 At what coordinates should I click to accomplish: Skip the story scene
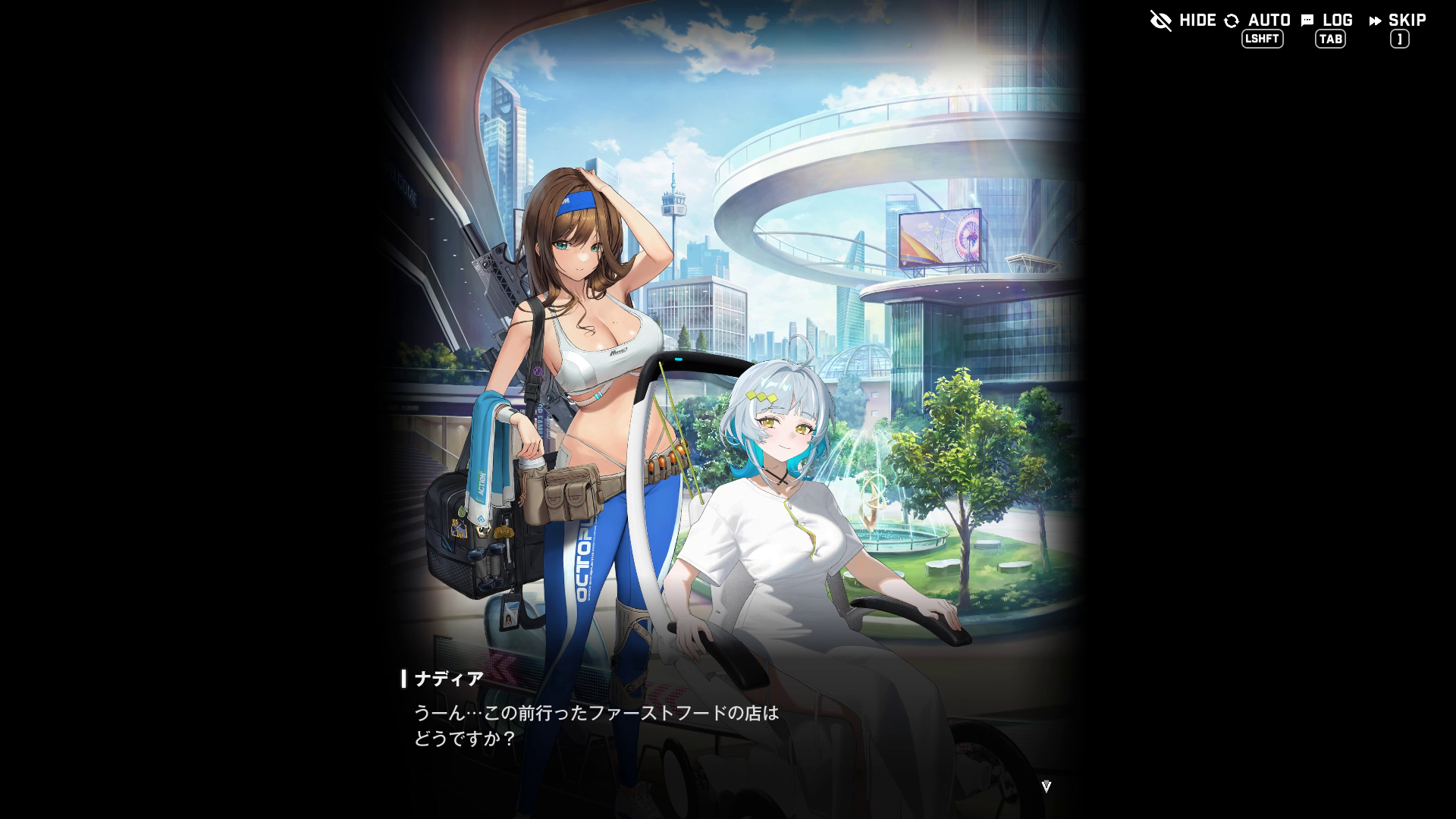tap(1398, 21)
